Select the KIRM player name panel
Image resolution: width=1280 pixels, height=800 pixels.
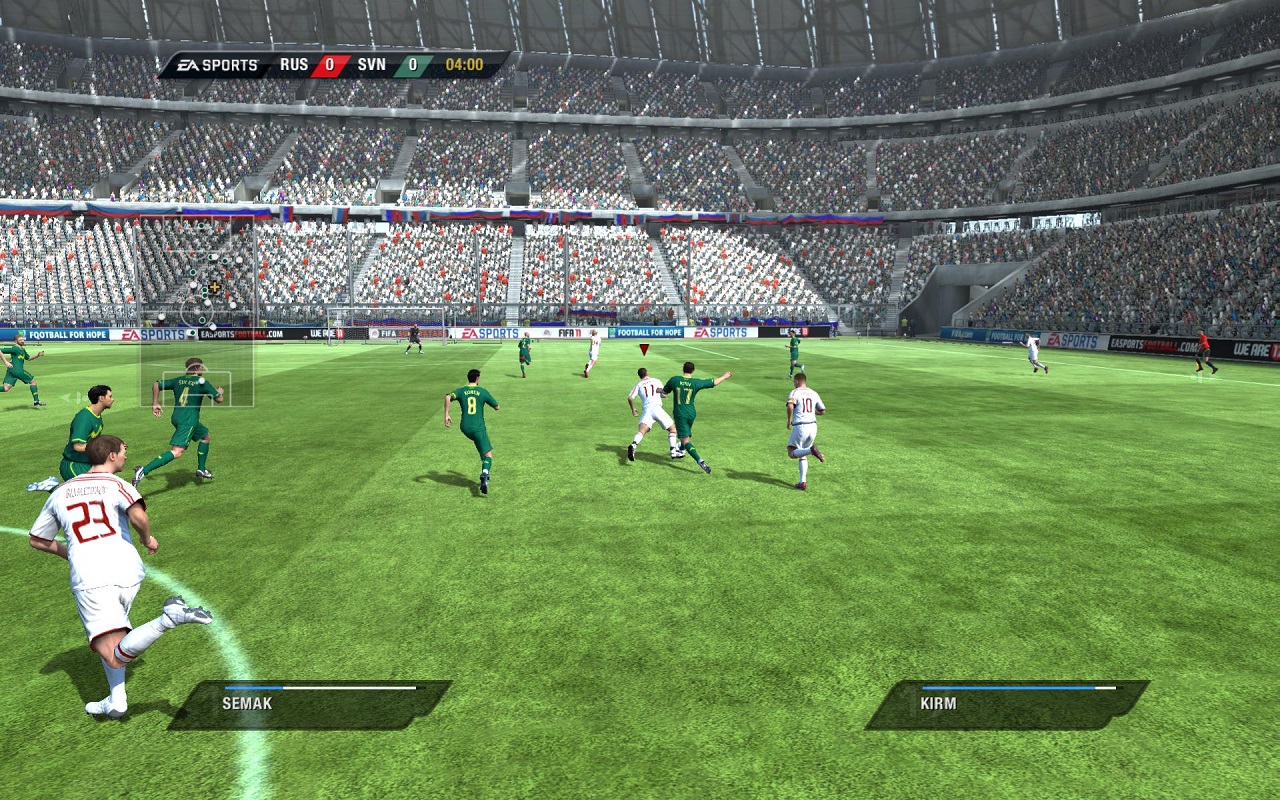[1007, 704]
